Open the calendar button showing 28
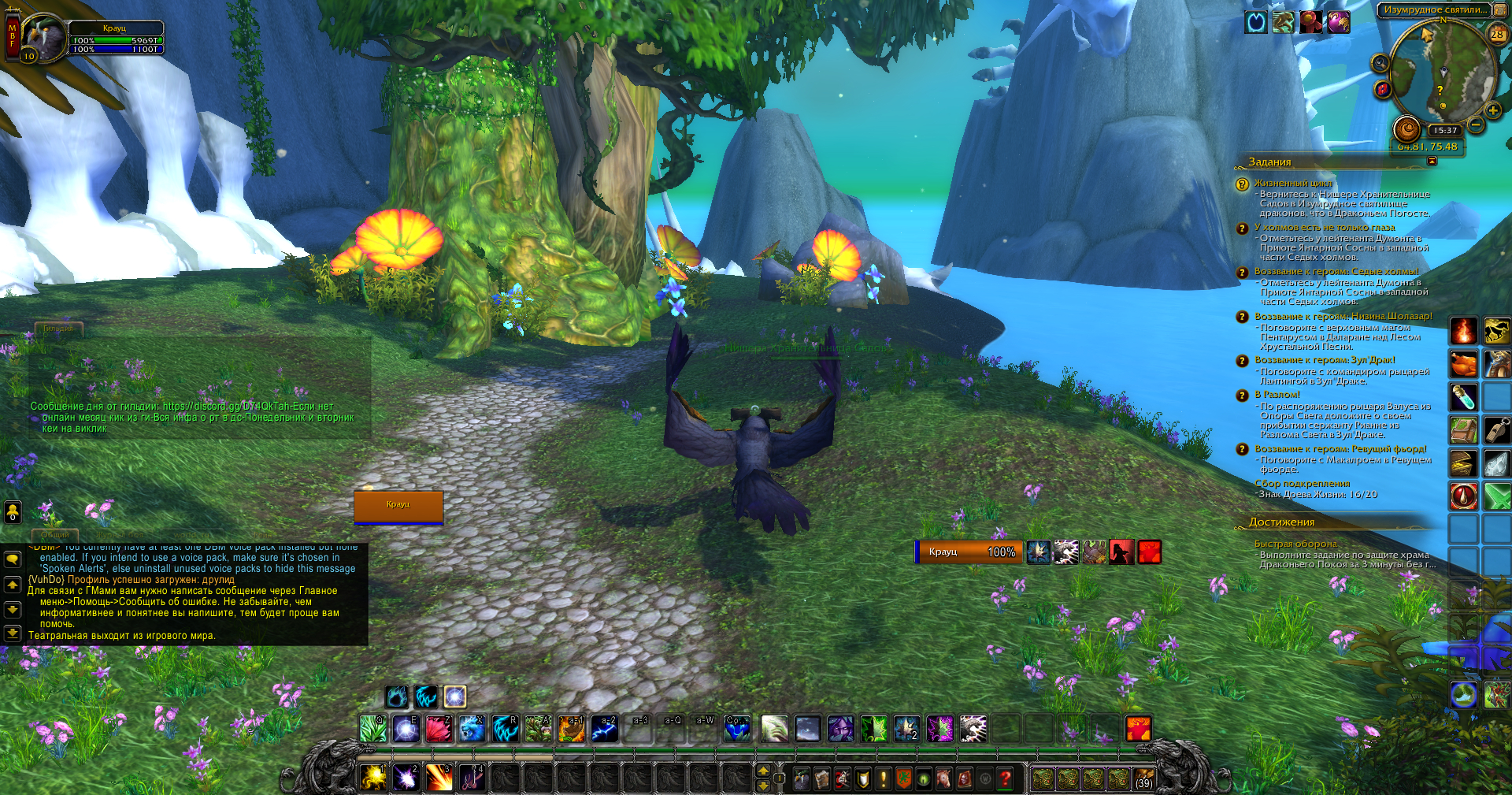The width and height of the screenshot is (1512, 795). [x=1497, y=34]
